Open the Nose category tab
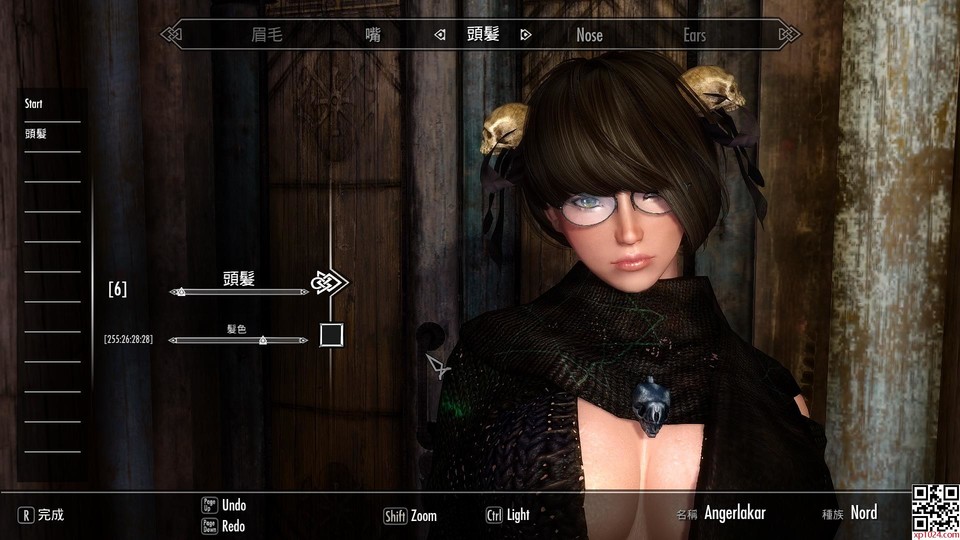 590,35
